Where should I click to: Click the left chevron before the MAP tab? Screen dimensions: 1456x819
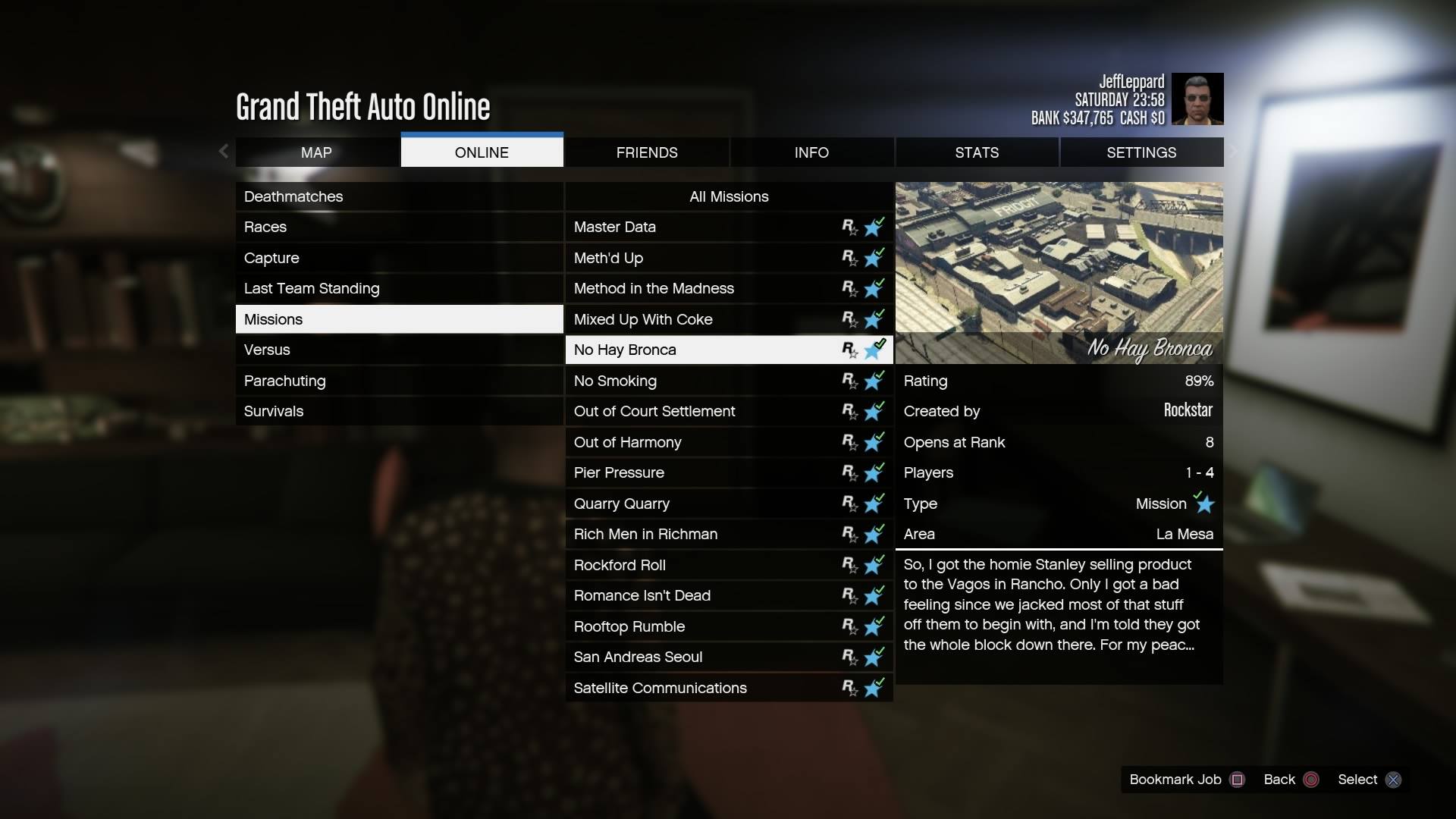(x=224, y=151)
